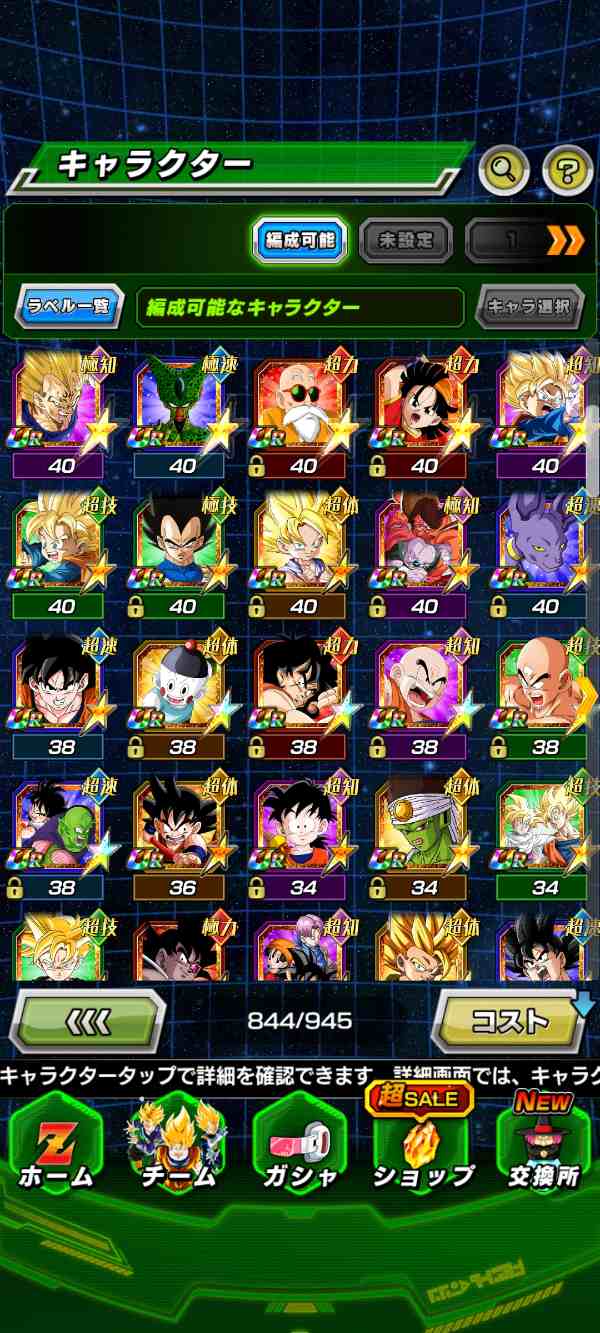The width and height of the screenshot is (600, 1333).
Task: Open the ラベル一覧 label list
Action: tap(69, 306)
